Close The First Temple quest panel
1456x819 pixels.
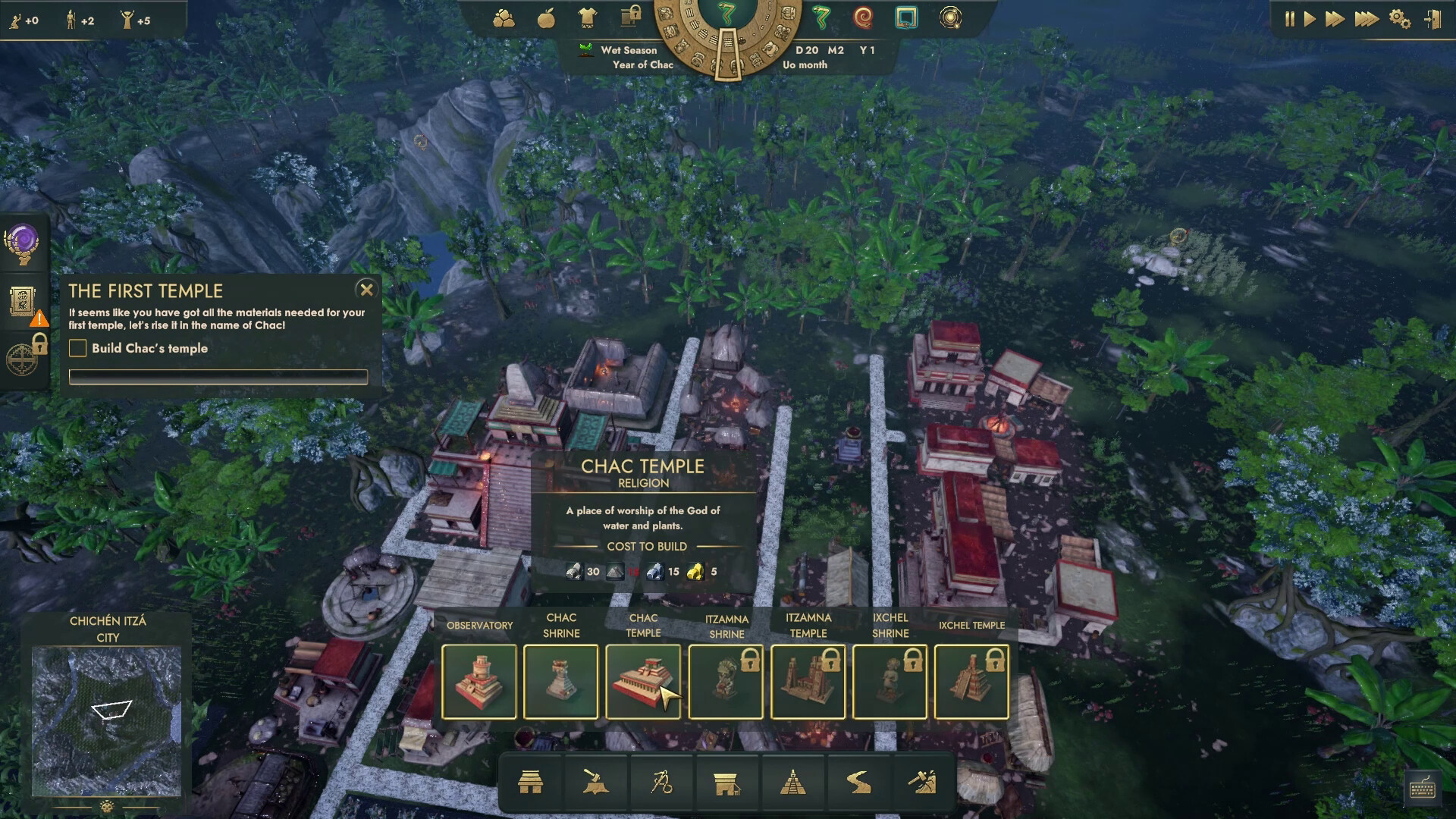[366, 289]
